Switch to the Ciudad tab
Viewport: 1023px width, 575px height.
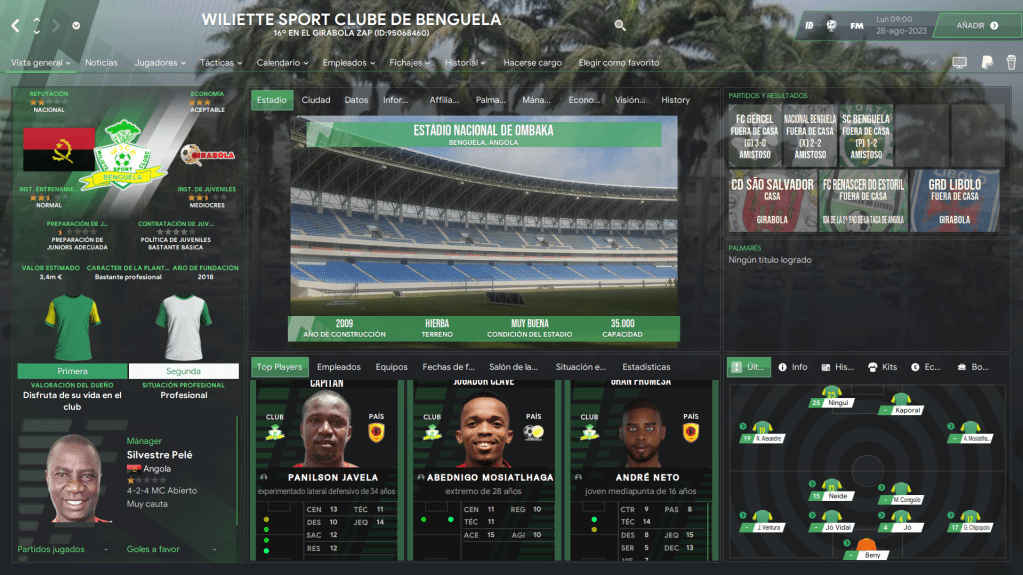click(316, 100)
